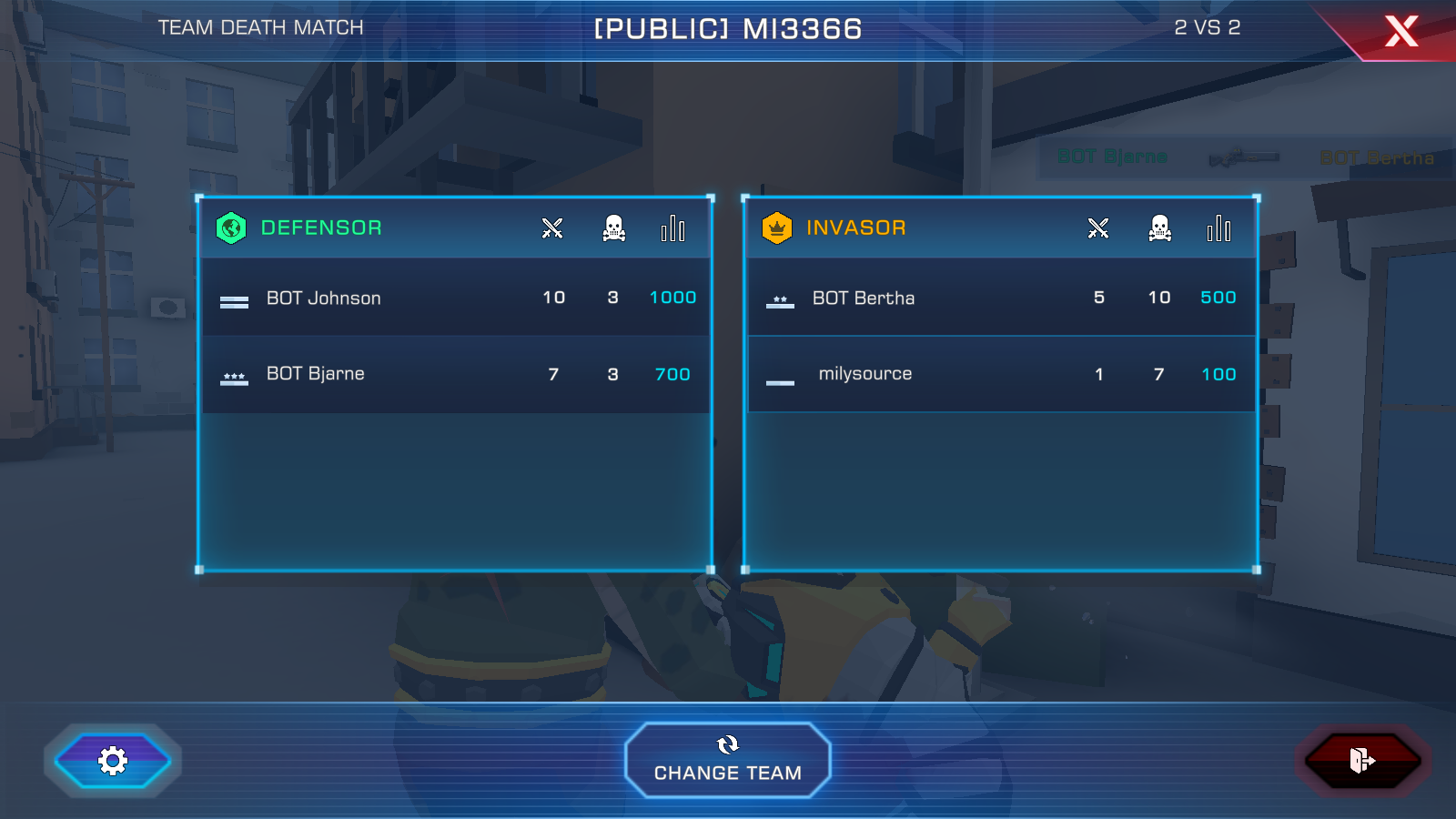This screenshot has height=819, width=1456.
Task: Close the scoreboard with the red X
Action: pyautogui.click(x=1401, y=31)
